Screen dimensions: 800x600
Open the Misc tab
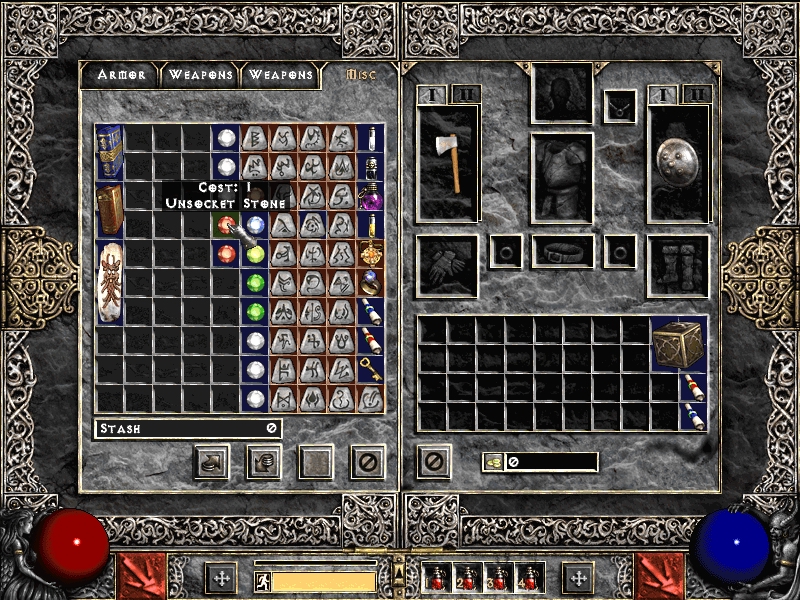pos(360,75)
